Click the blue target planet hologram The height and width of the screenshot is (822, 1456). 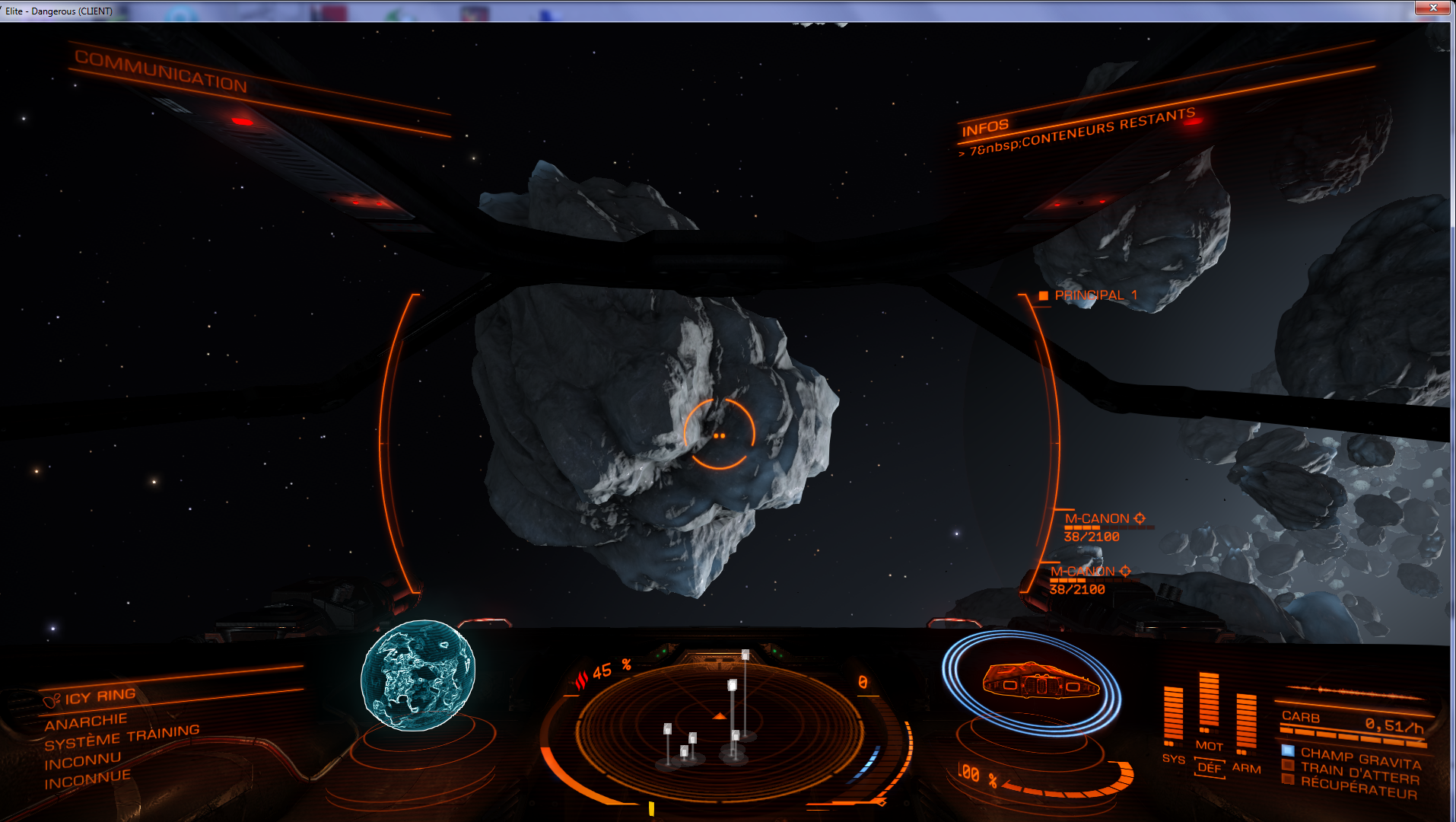[x=418, y=675]
